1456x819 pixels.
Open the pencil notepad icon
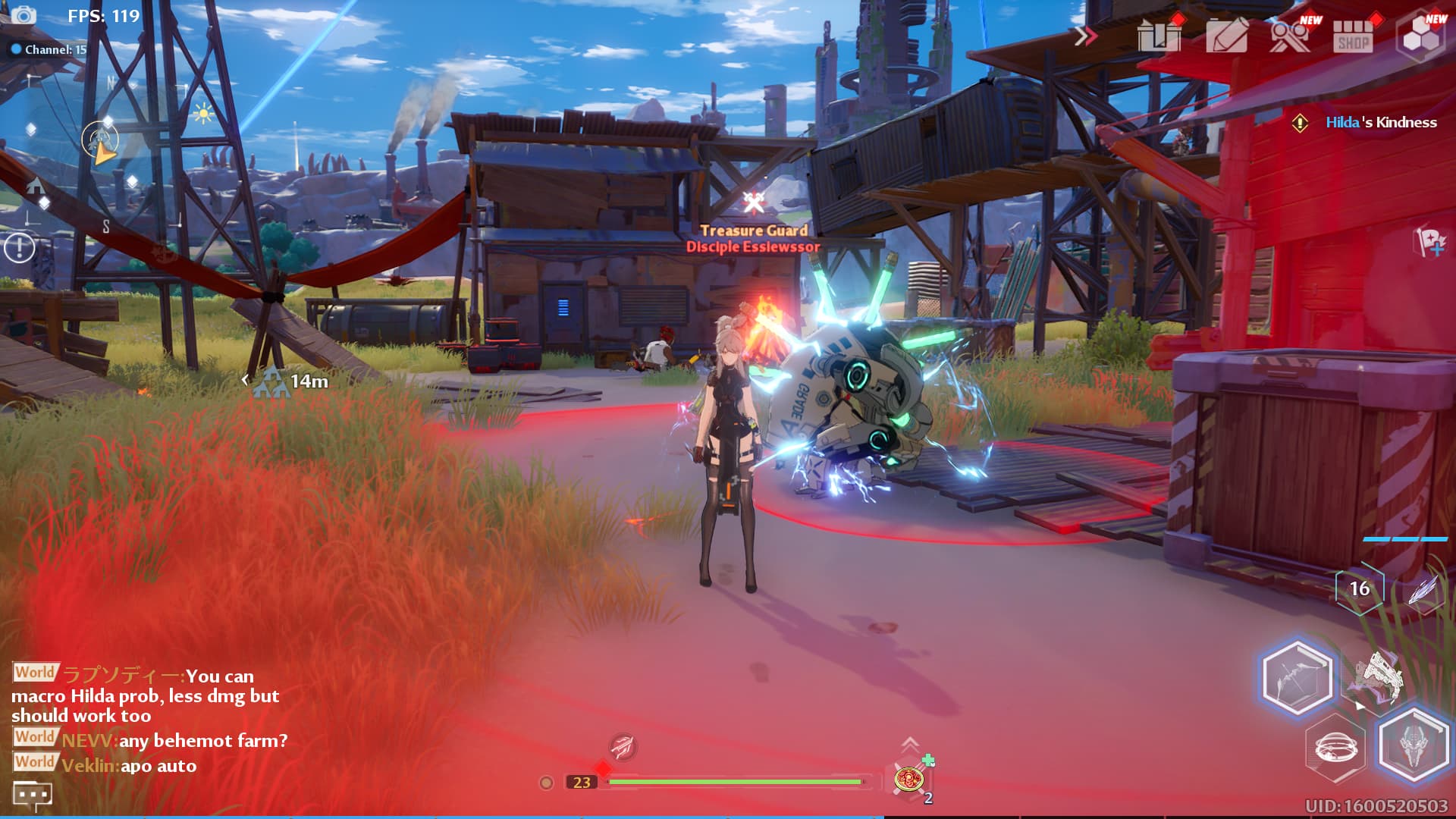pos(1226,35)
